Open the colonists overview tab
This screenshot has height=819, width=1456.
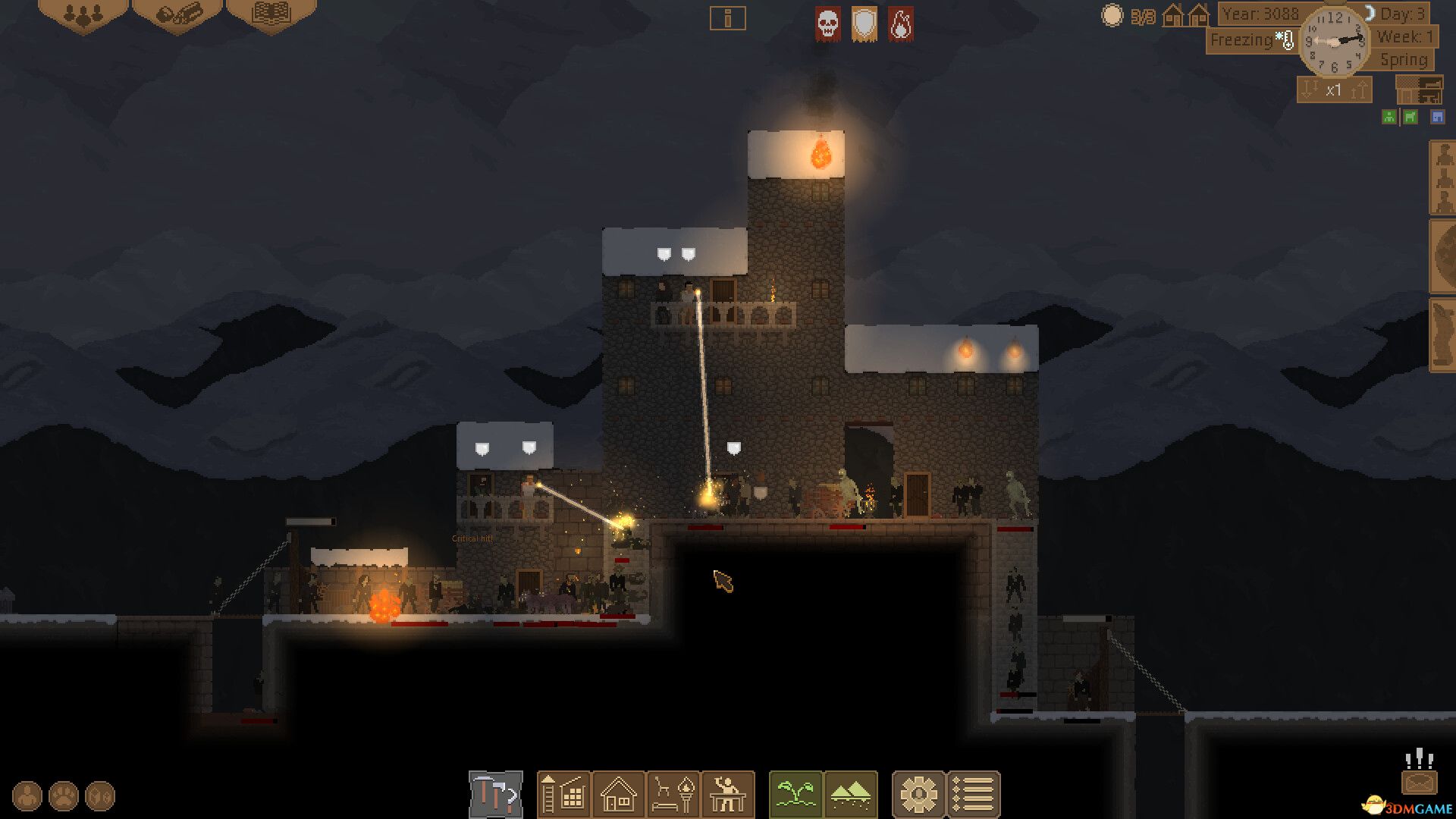click(x=83, y=14)
